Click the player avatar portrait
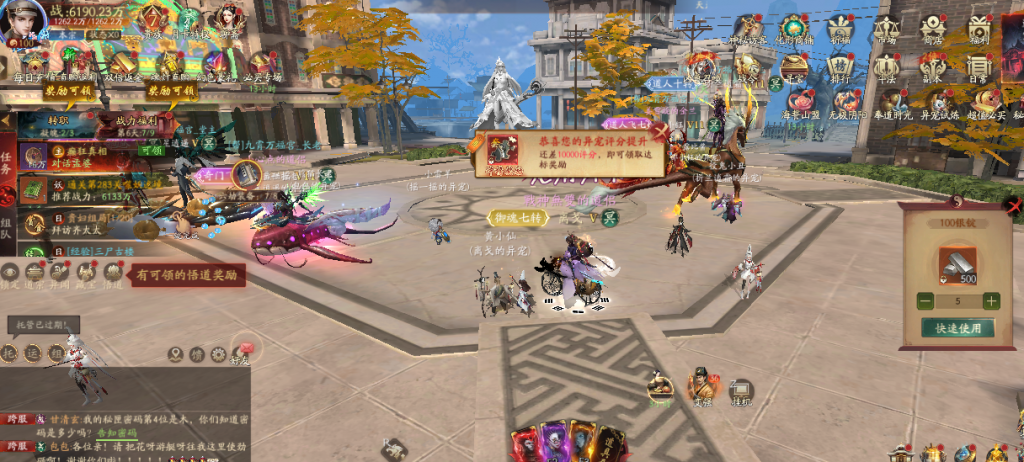Viewport: 1024px width, 462px height. click(22, 22)
